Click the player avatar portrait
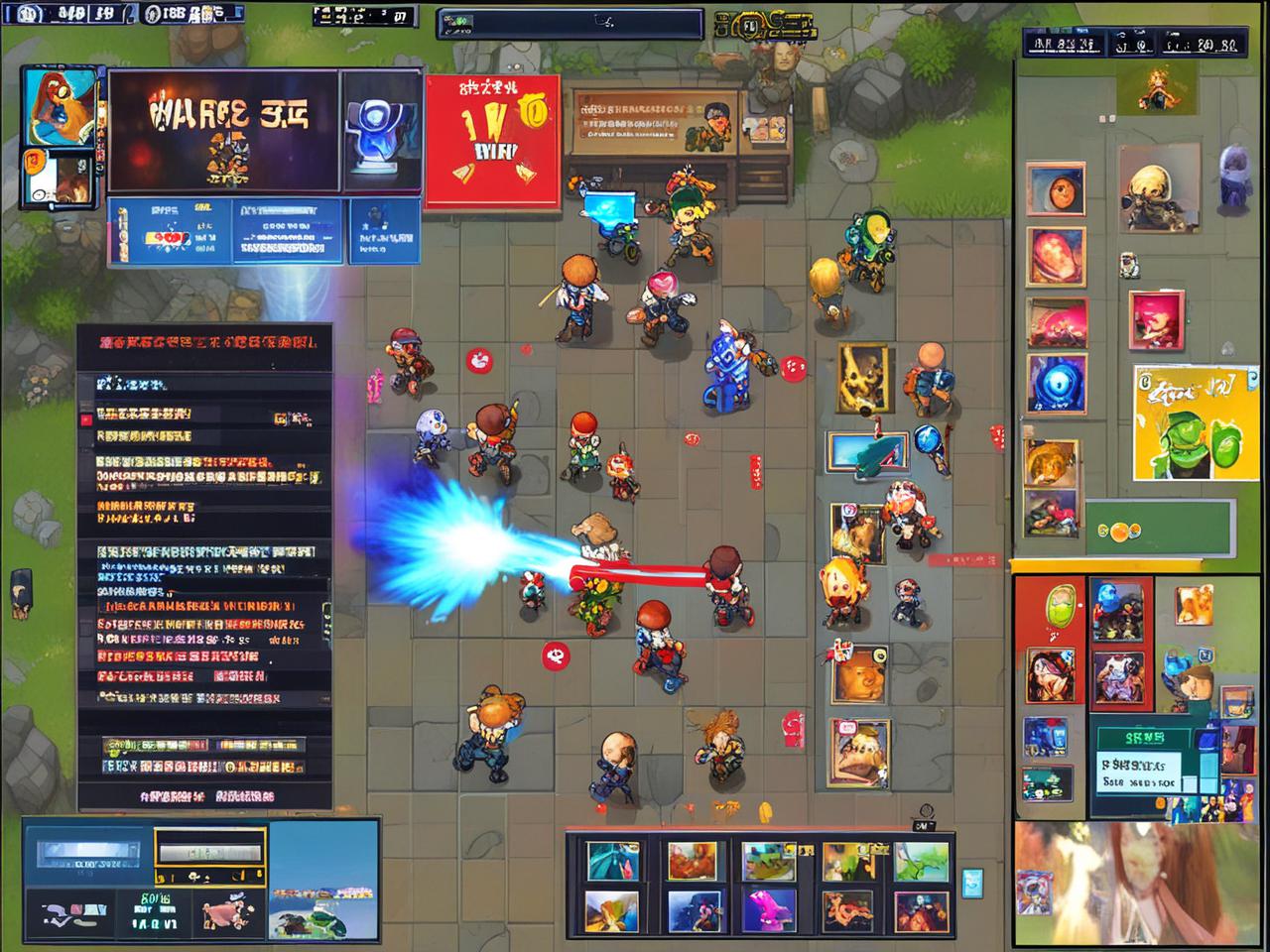The width and height of the screenshot is (1270, 952). (59, 107)
